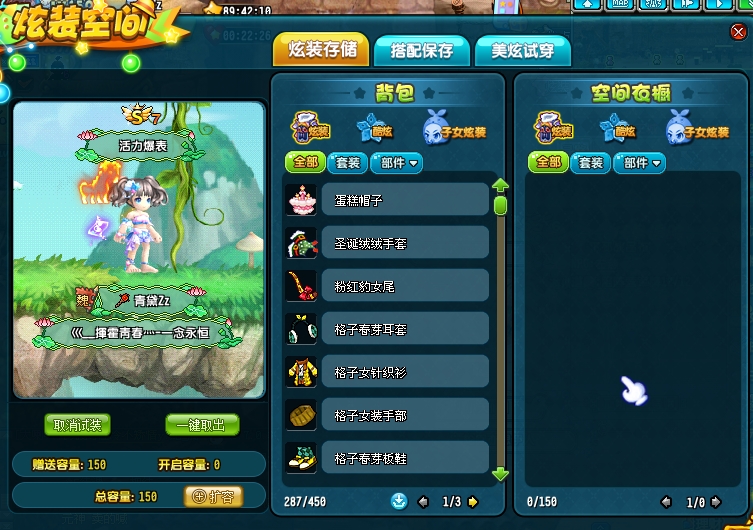Select the 炫装存储 tab

pos(321,50)
